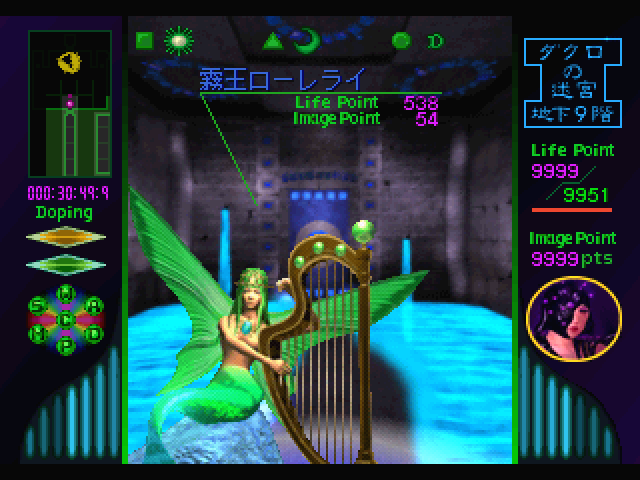Select the green D letter icon
The image size is (640, 480).
click(435, 41)
